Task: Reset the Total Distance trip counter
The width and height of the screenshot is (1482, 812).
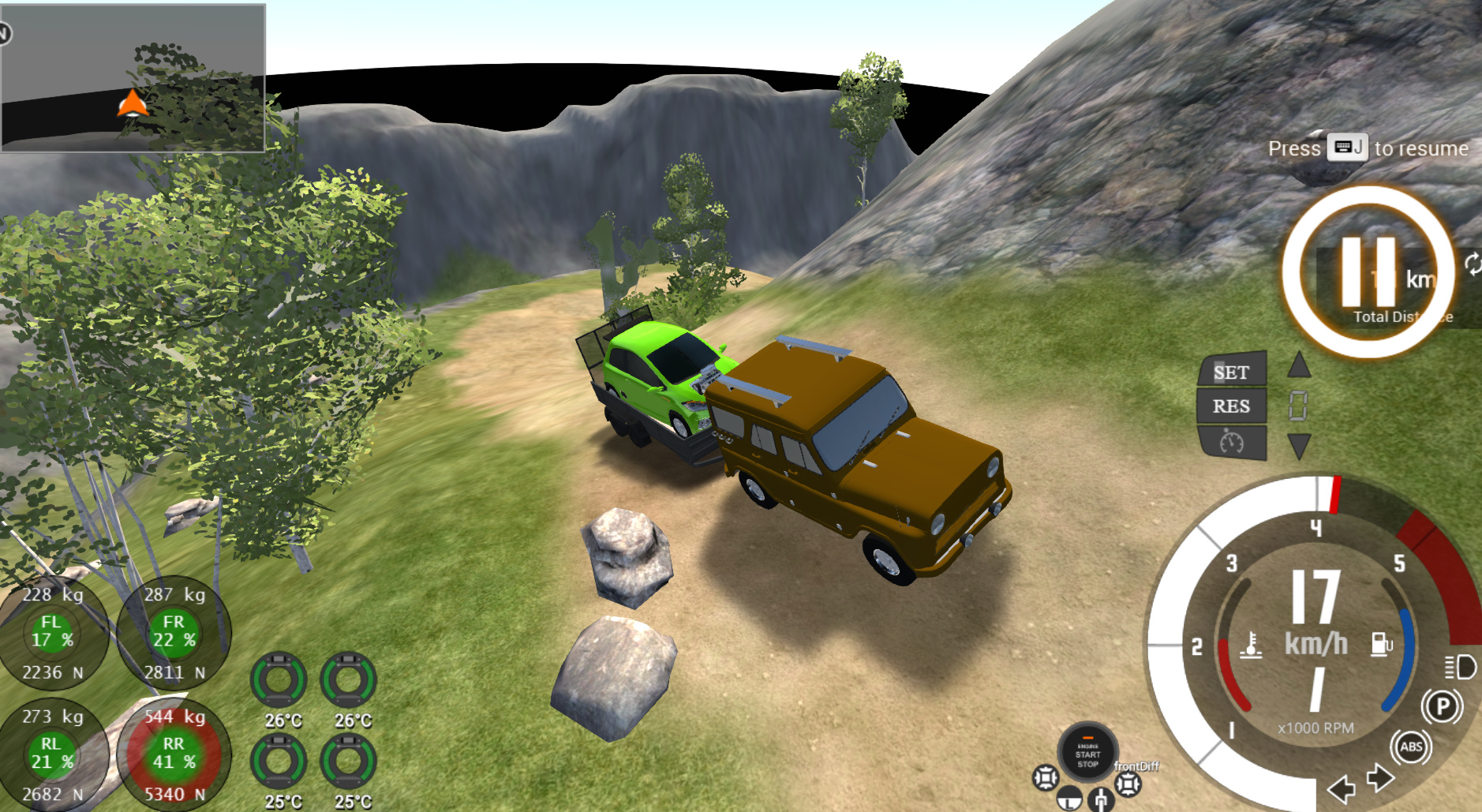Action: point(1473,264)
